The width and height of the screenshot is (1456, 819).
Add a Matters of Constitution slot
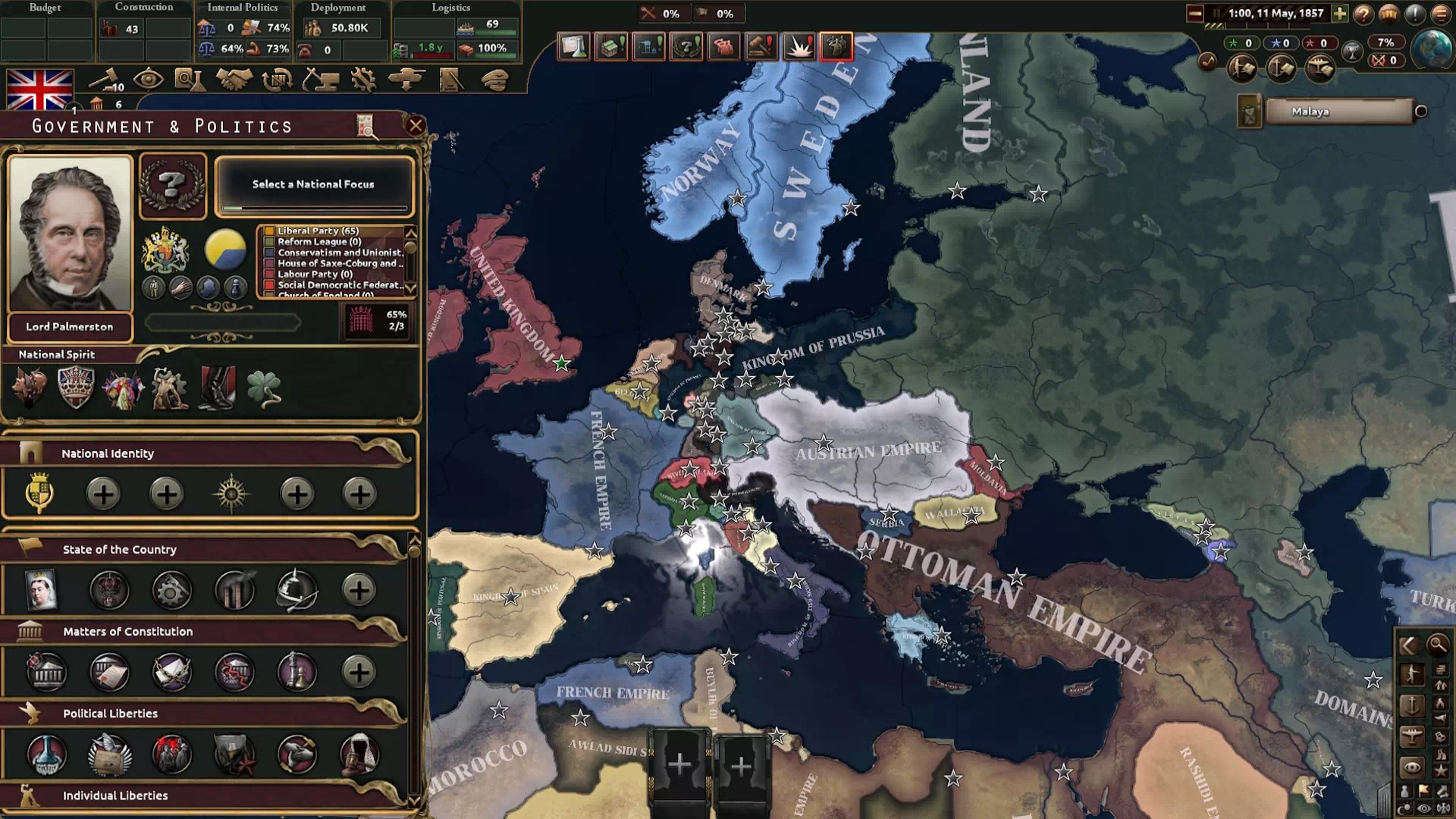(x=359, y=672)
